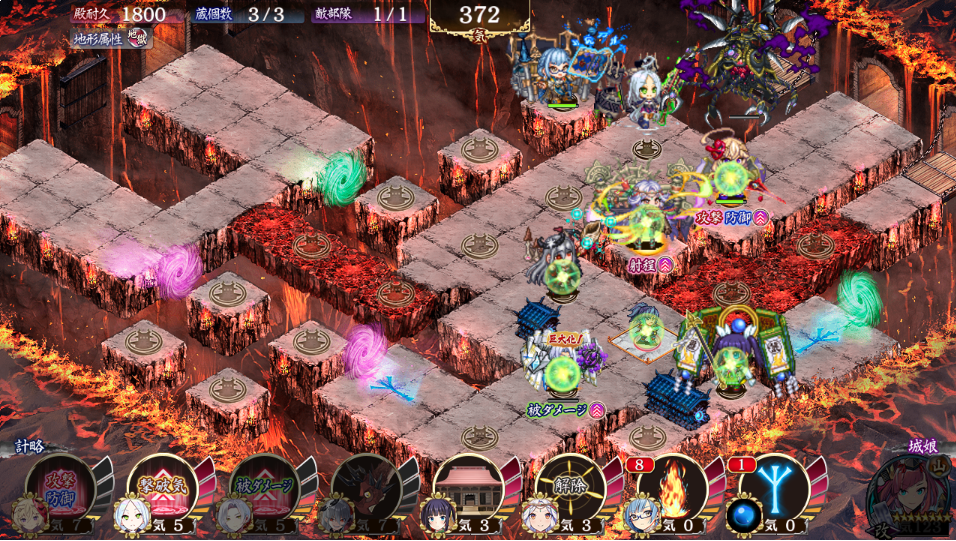Viewport: 956px width, 541px height.
Task: Use the 撃破気 stratagem skill
Action: coord(162,487)
